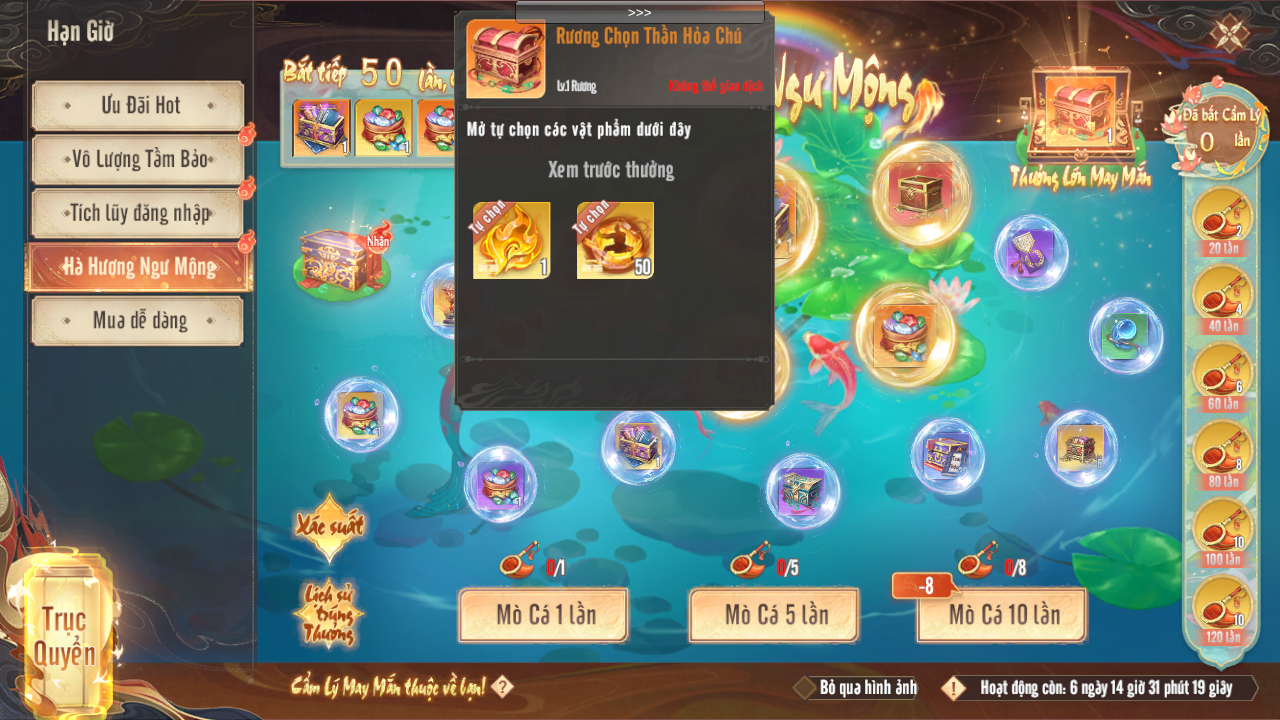Choose the Mua dễ dàng tab
1280x720 pixels.
(138, 321)
